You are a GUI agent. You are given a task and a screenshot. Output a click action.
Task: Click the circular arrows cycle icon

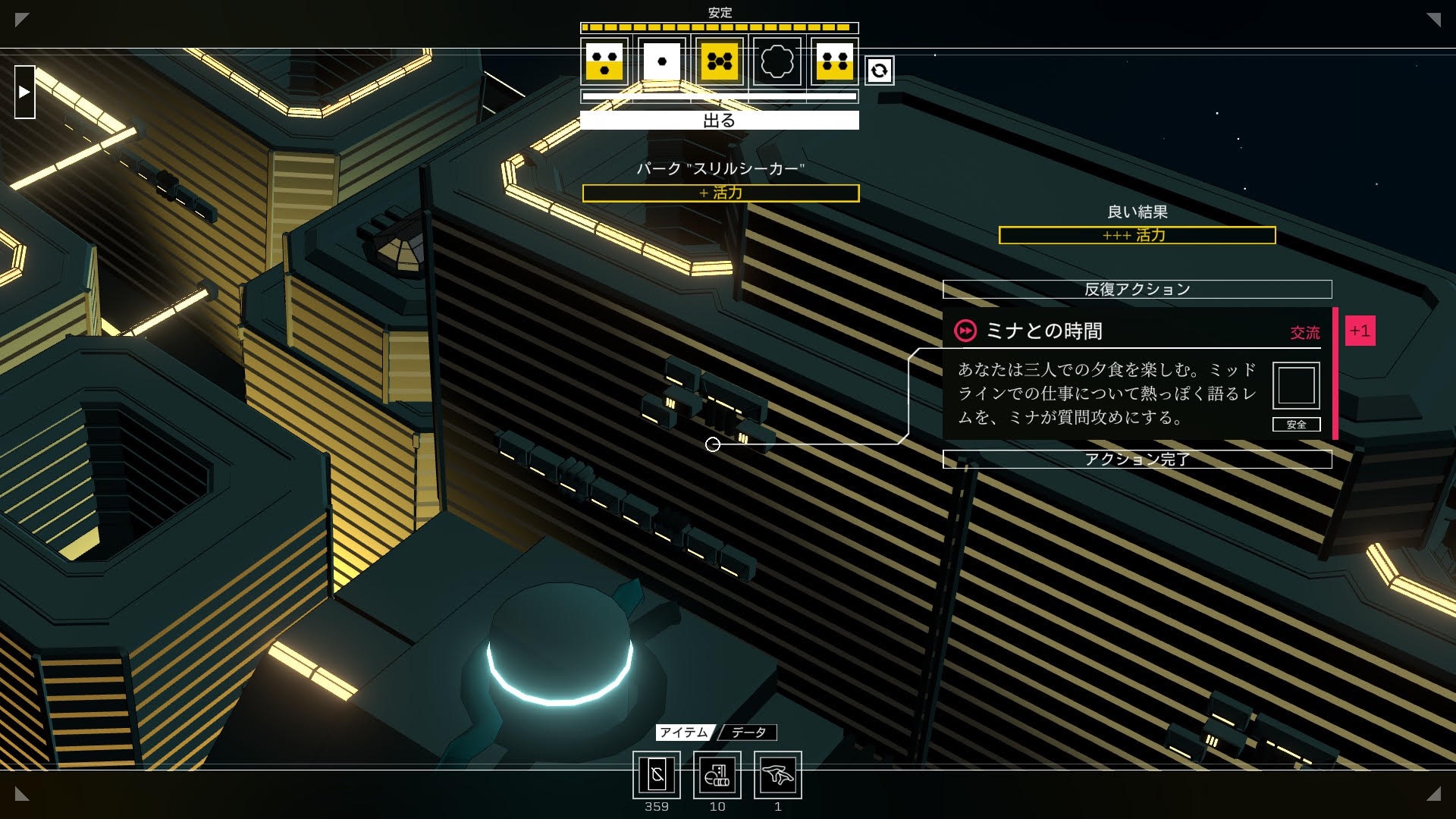point(879,71)
